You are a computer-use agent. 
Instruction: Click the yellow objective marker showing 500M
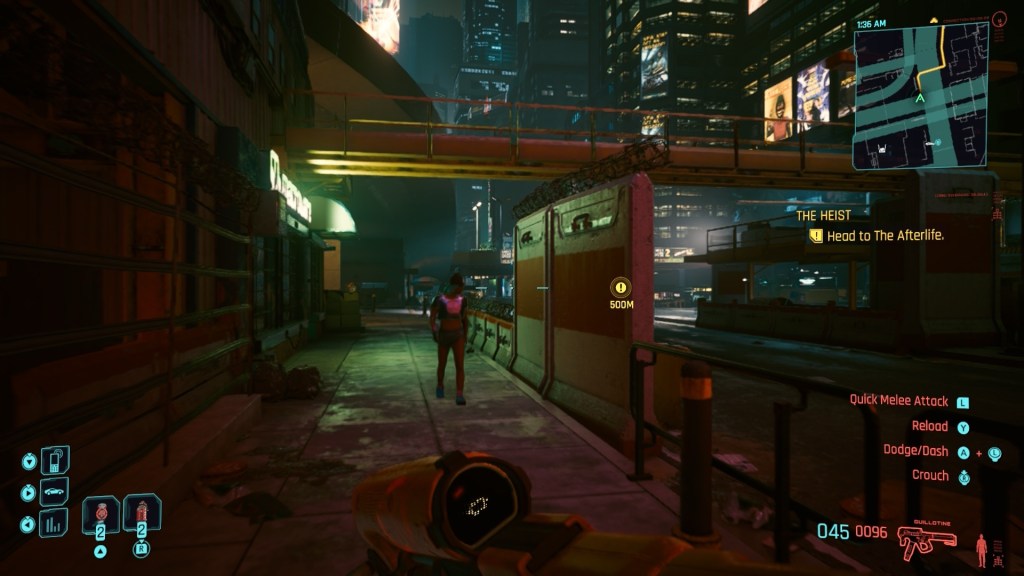click(622, 288)
